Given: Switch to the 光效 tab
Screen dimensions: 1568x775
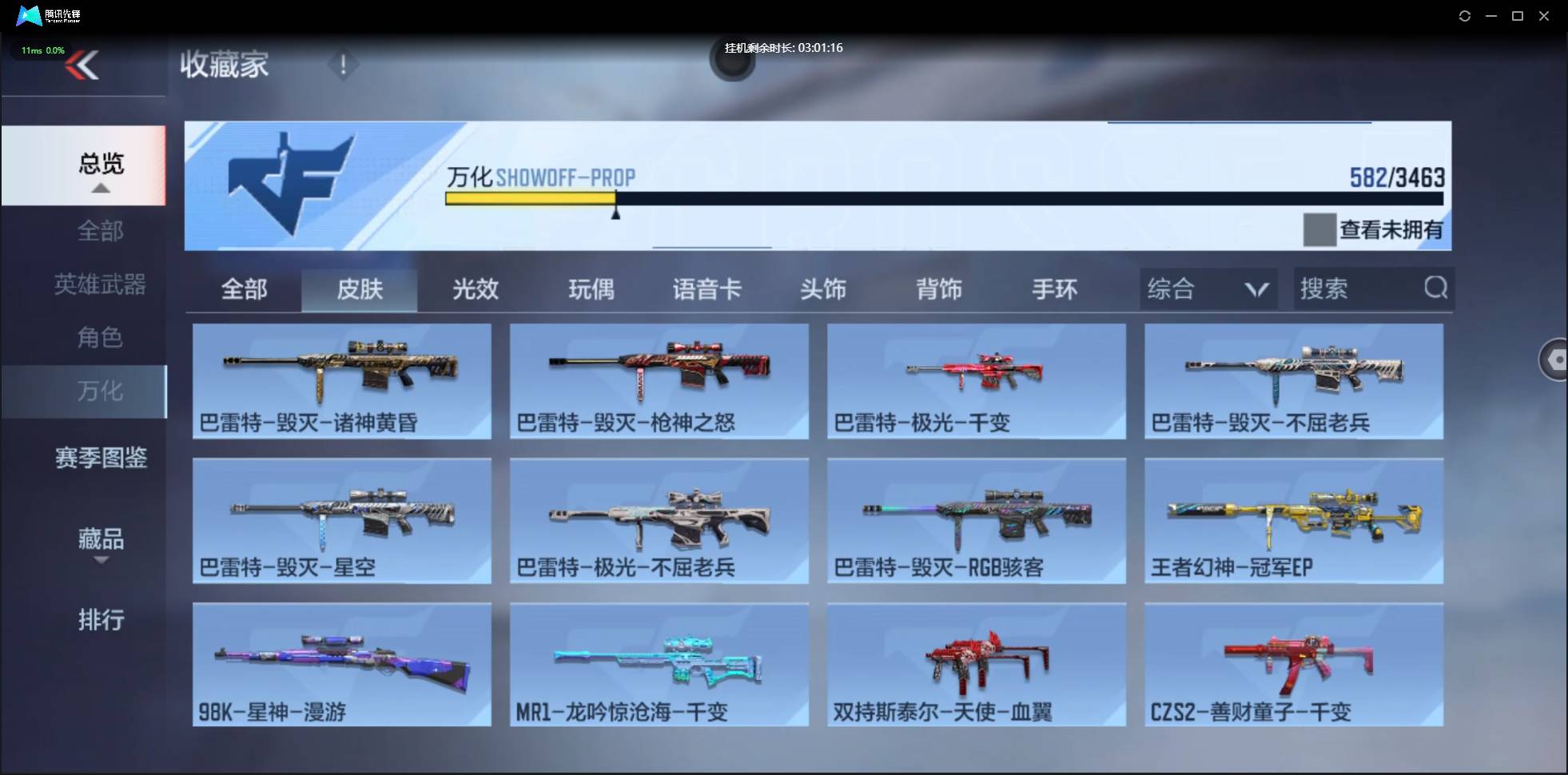Looking at the screenshot, I should pyautogui.click(x=475, y=289).
